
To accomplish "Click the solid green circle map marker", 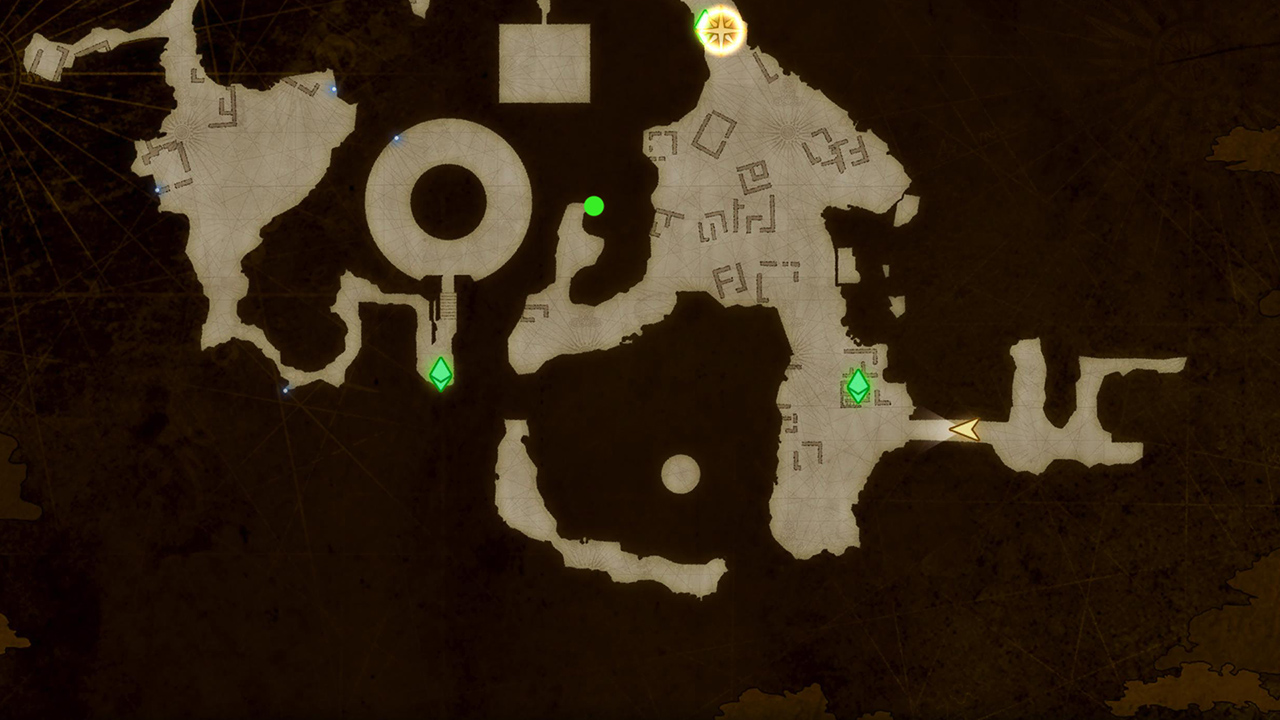I will pyautogui.click(x=594, y=206).
